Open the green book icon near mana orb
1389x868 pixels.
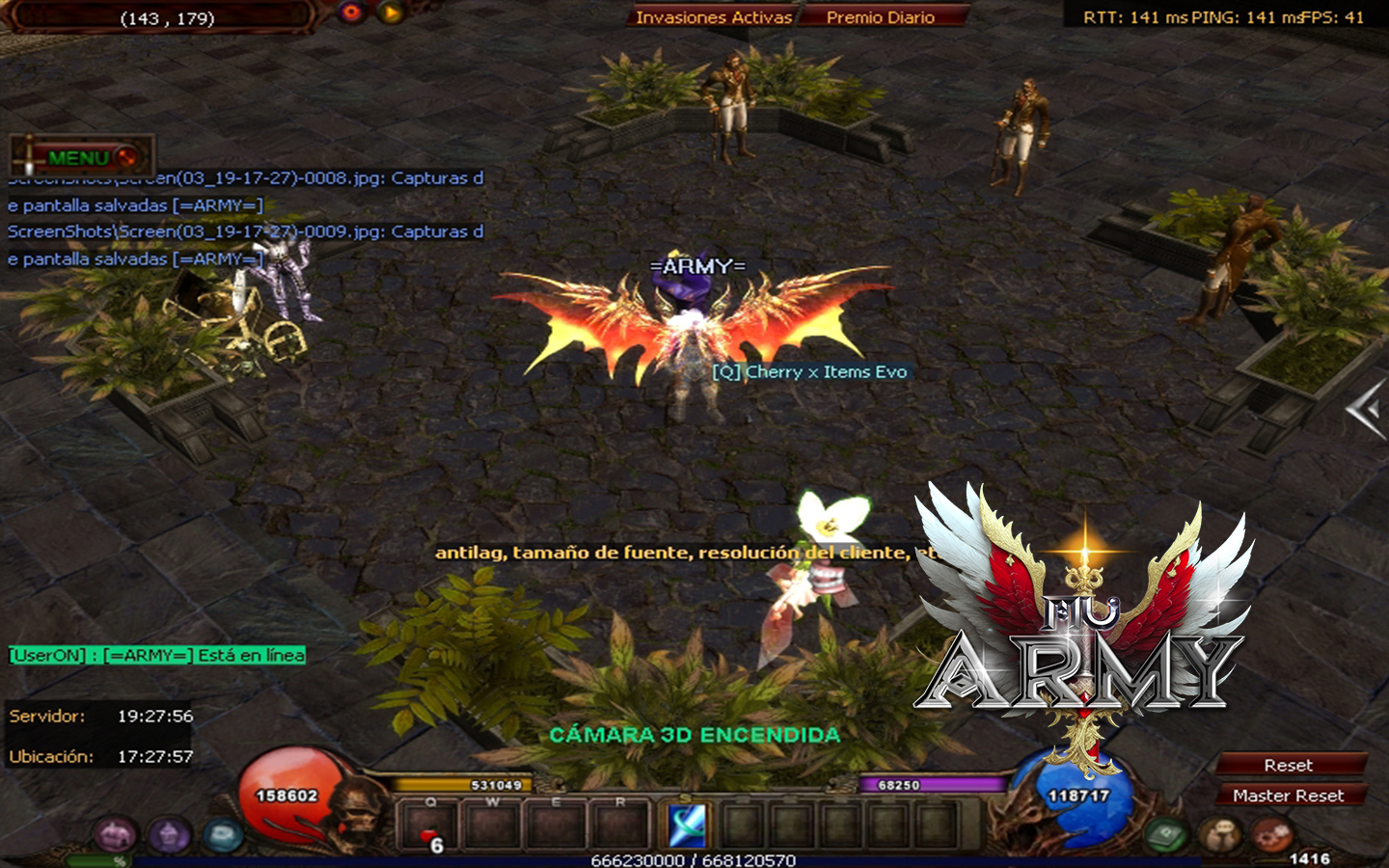click(1167, 834)
